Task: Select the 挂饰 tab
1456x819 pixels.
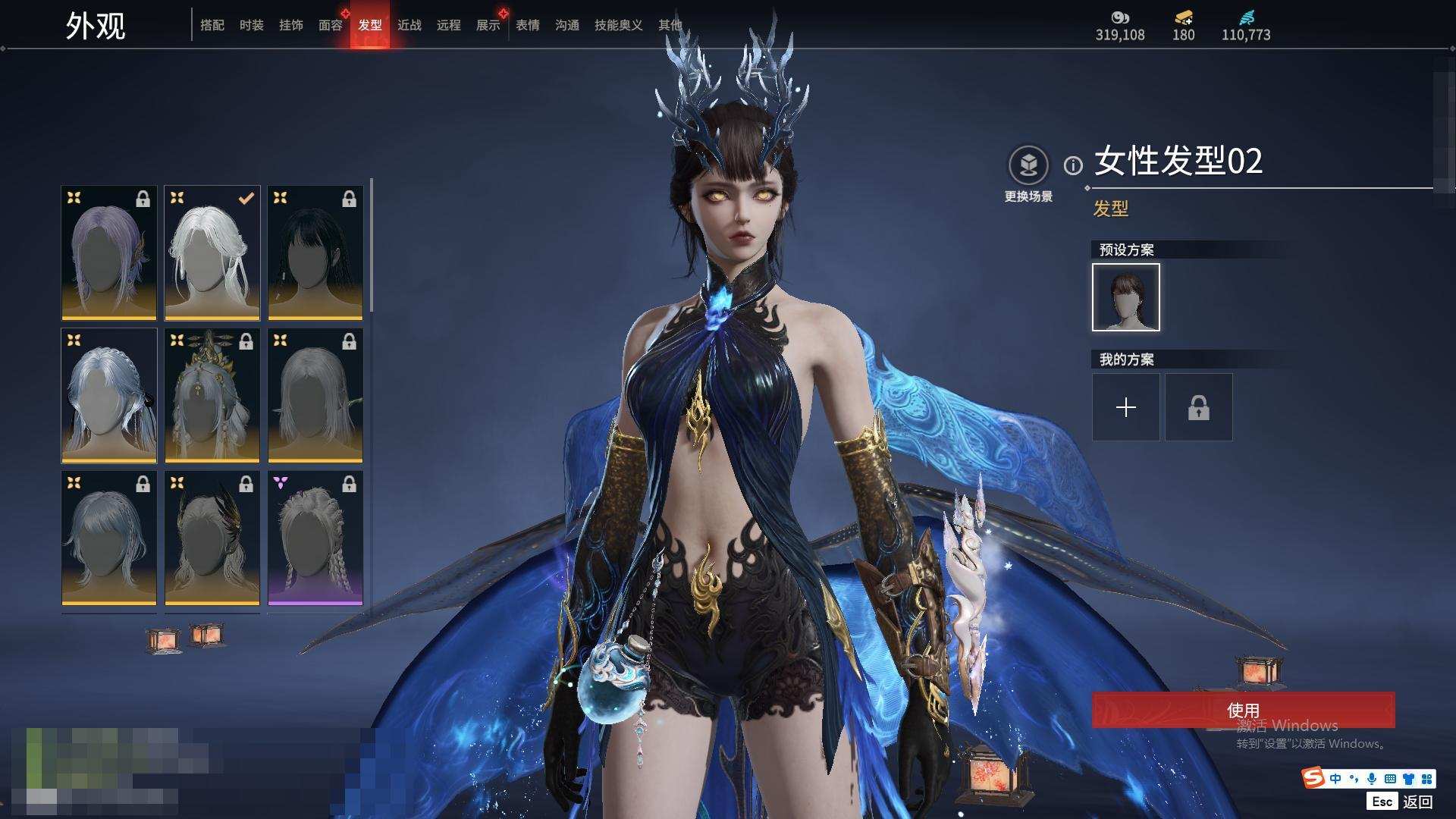Action: pyautogui.click(x=290, y=25)
